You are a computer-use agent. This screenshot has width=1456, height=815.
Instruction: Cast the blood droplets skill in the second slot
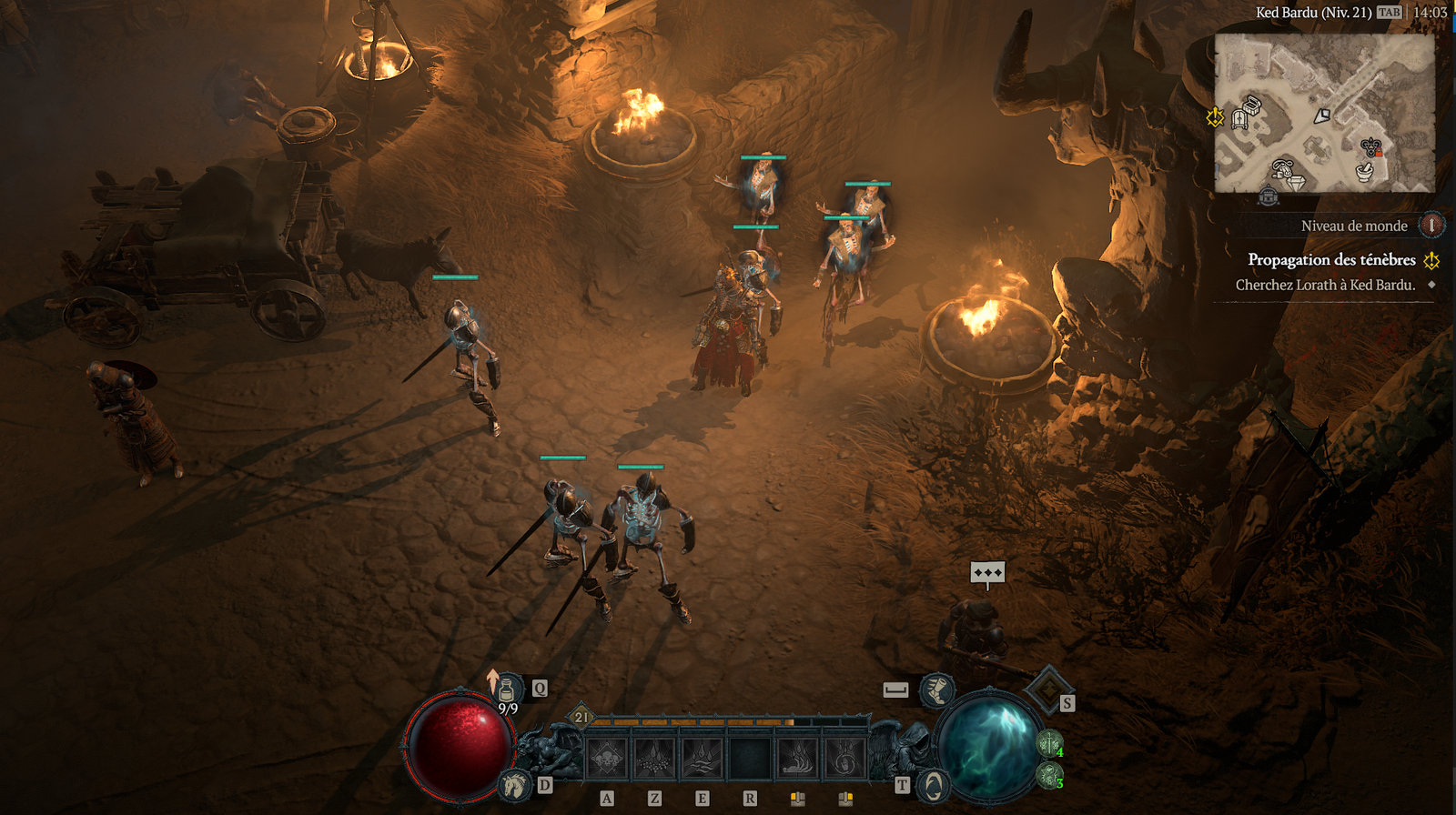point(654,758)
